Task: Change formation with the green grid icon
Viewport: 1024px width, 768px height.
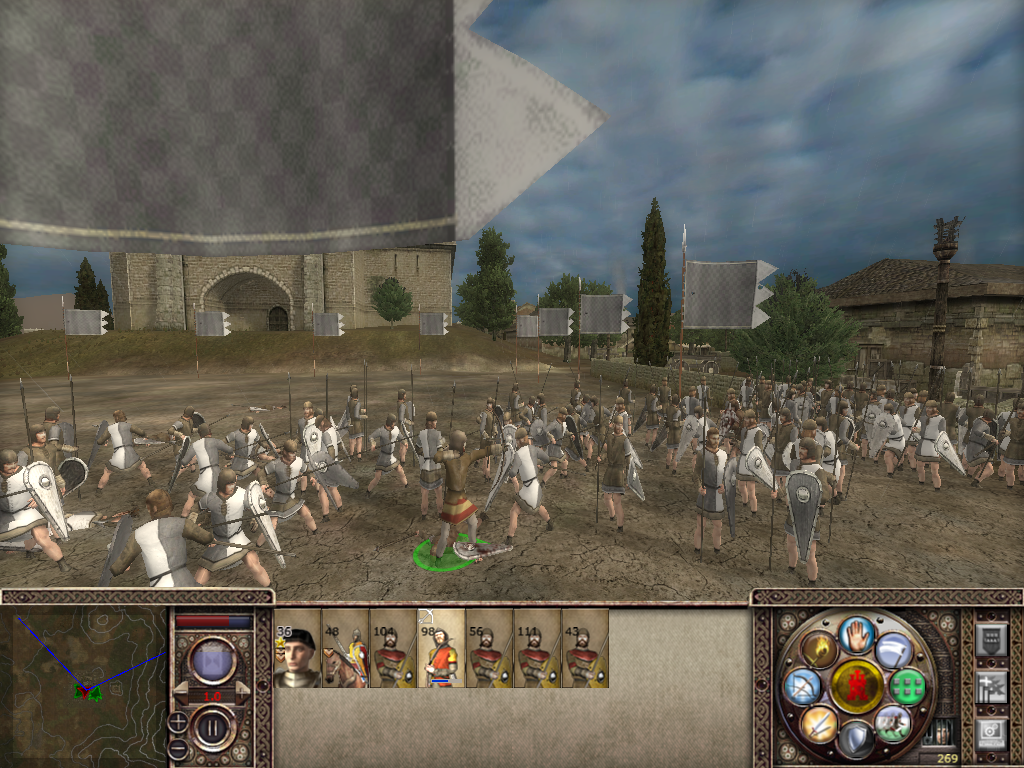Action: [907, 687]
